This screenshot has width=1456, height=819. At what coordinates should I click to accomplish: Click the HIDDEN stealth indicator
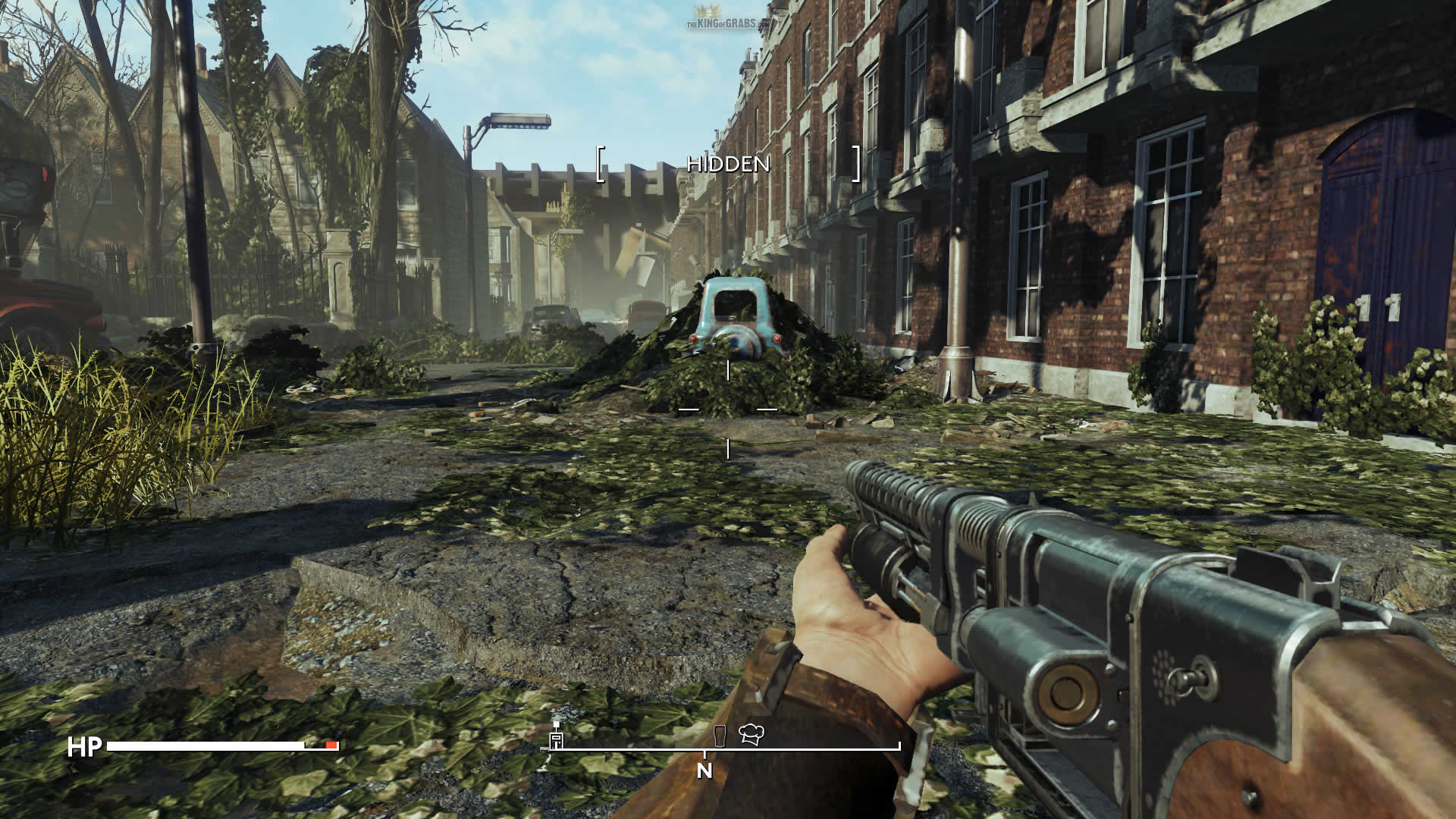pos(728,164)
